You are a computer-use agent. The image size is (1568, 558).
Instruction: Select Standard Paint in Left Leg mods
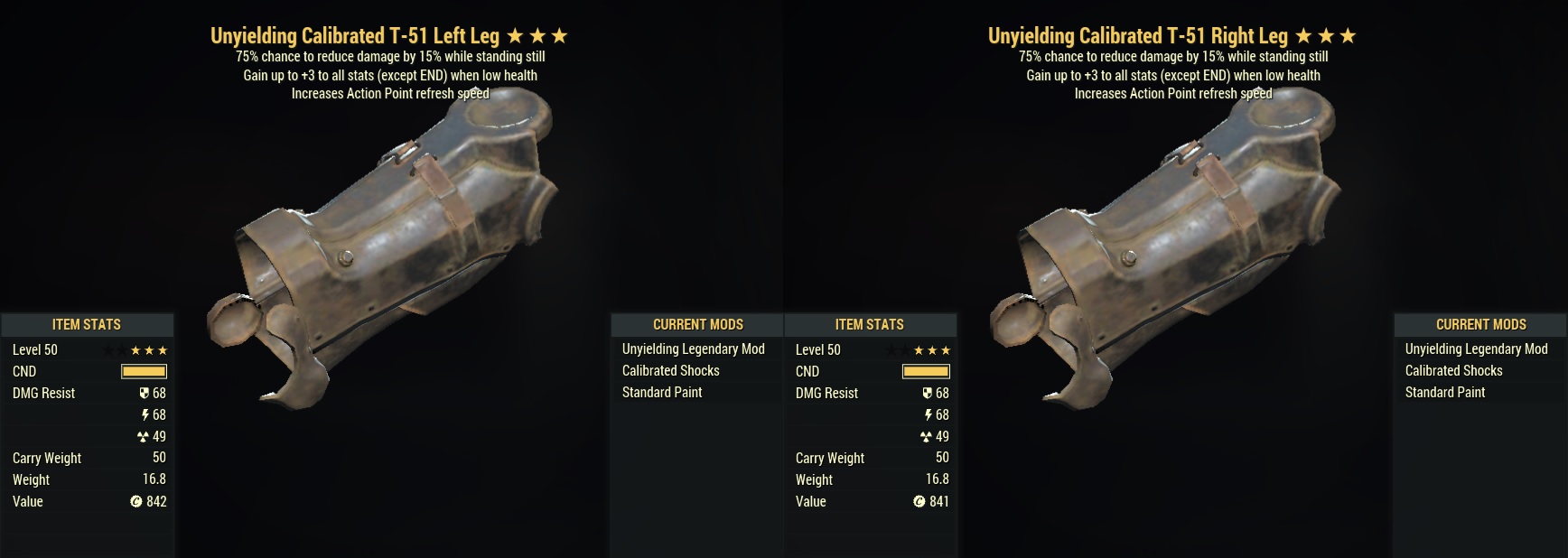[x=661, y=393]
